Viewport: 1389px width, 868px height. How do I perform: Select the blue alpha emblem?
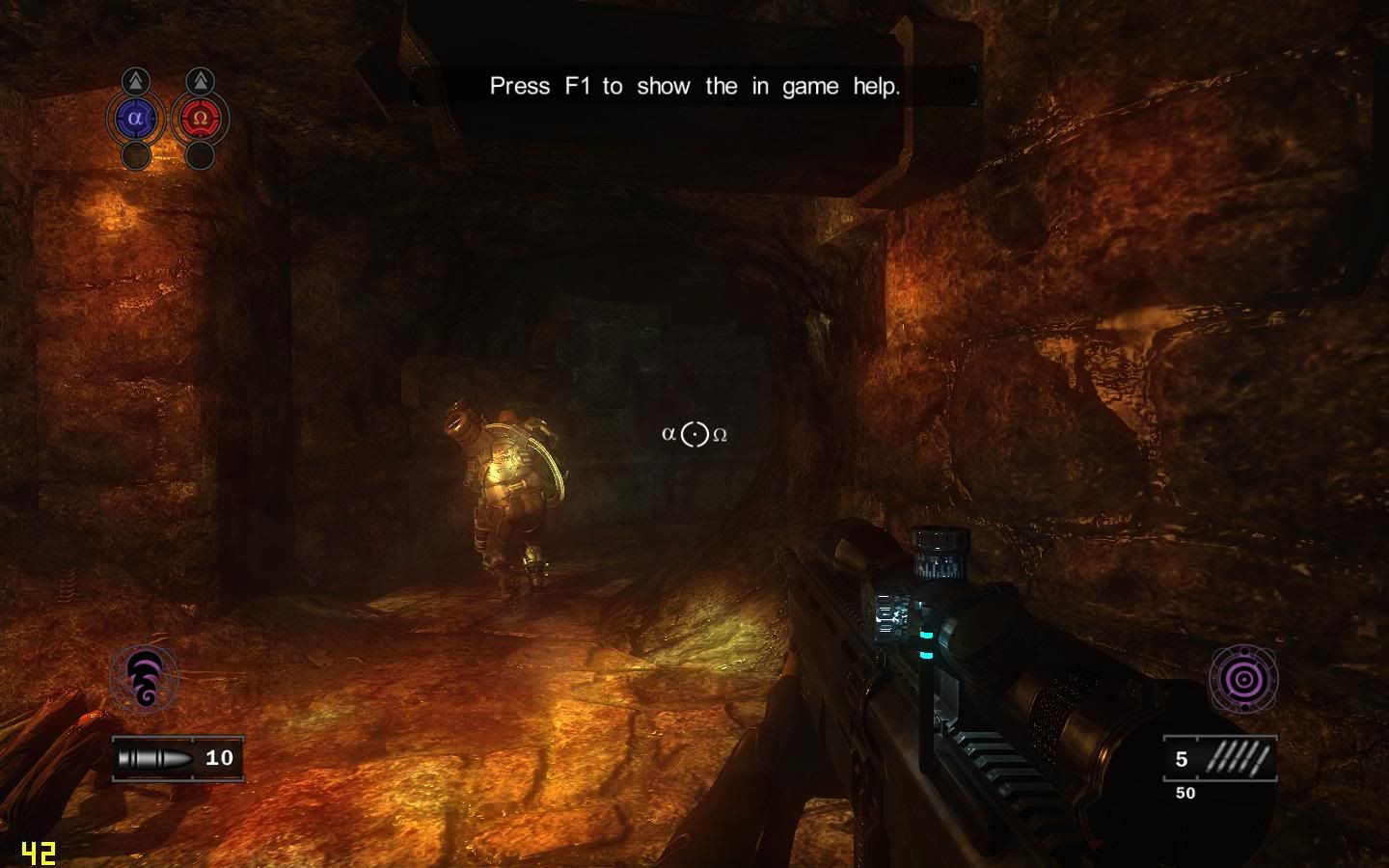(x=135, y=119)
